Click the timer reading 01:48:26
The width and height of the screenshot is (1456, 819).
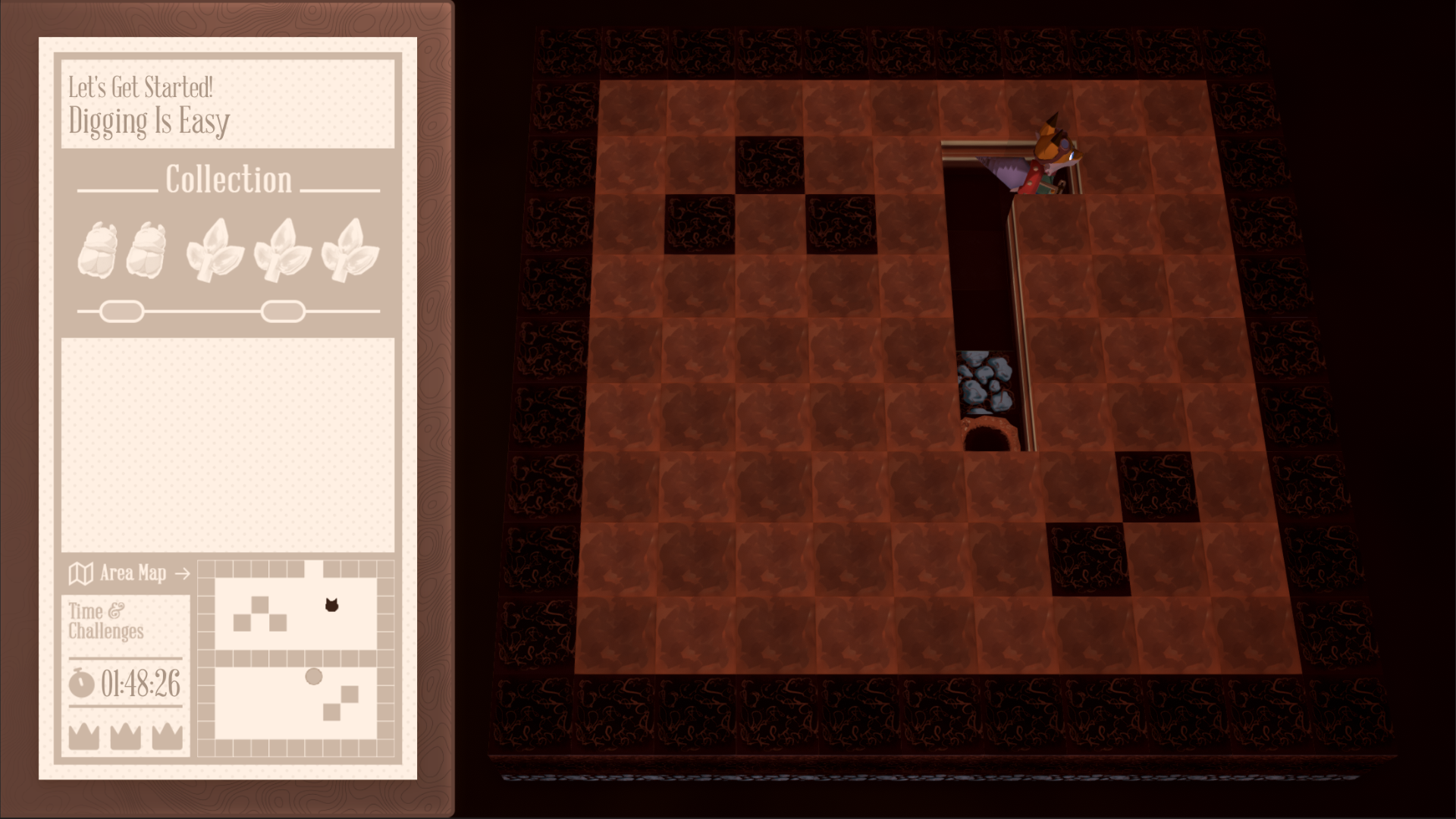pyautogui.click(x=140, y=682)
